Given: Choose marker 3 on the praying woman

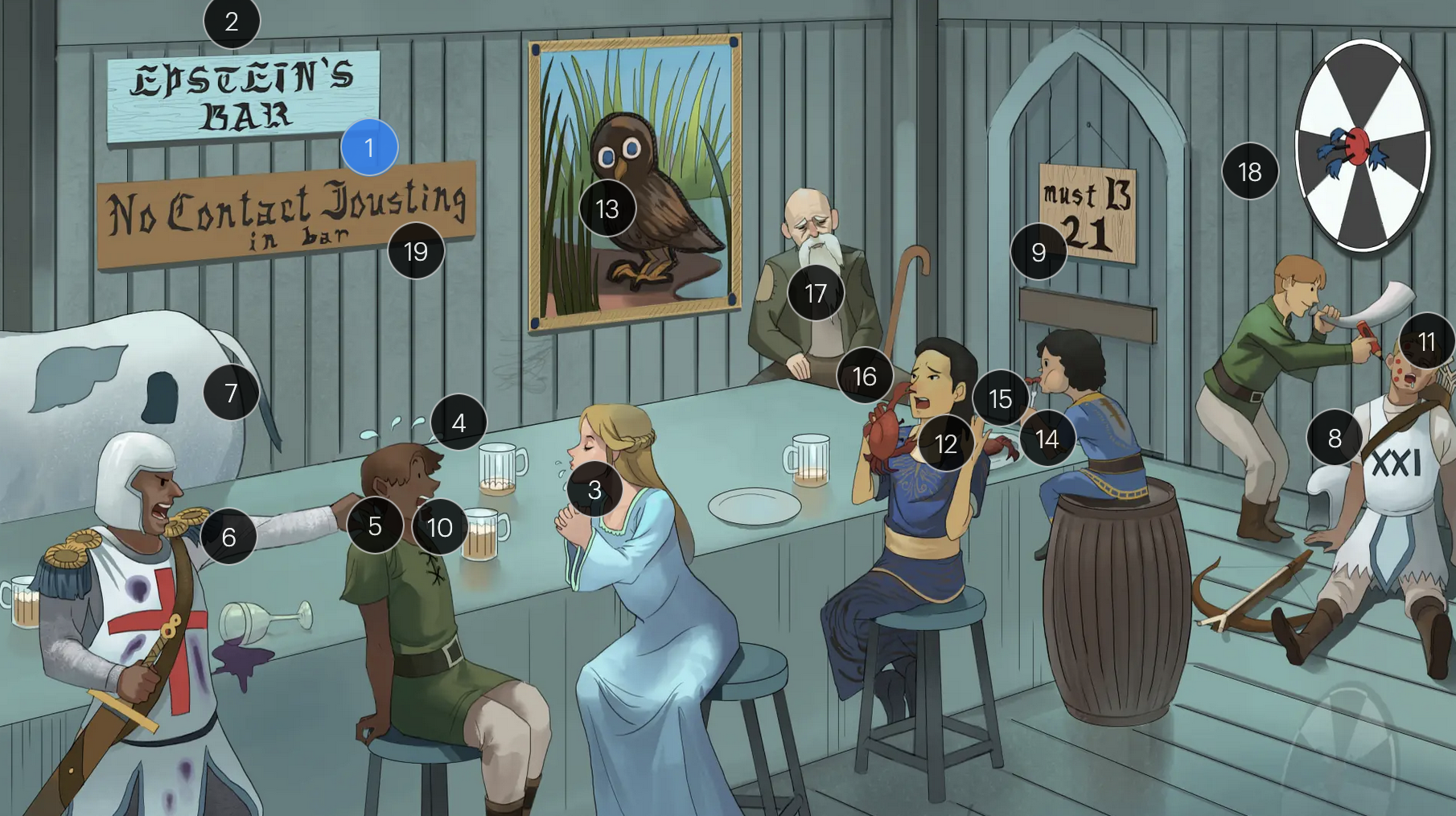Looking at the screenshot, I should 594,489.
